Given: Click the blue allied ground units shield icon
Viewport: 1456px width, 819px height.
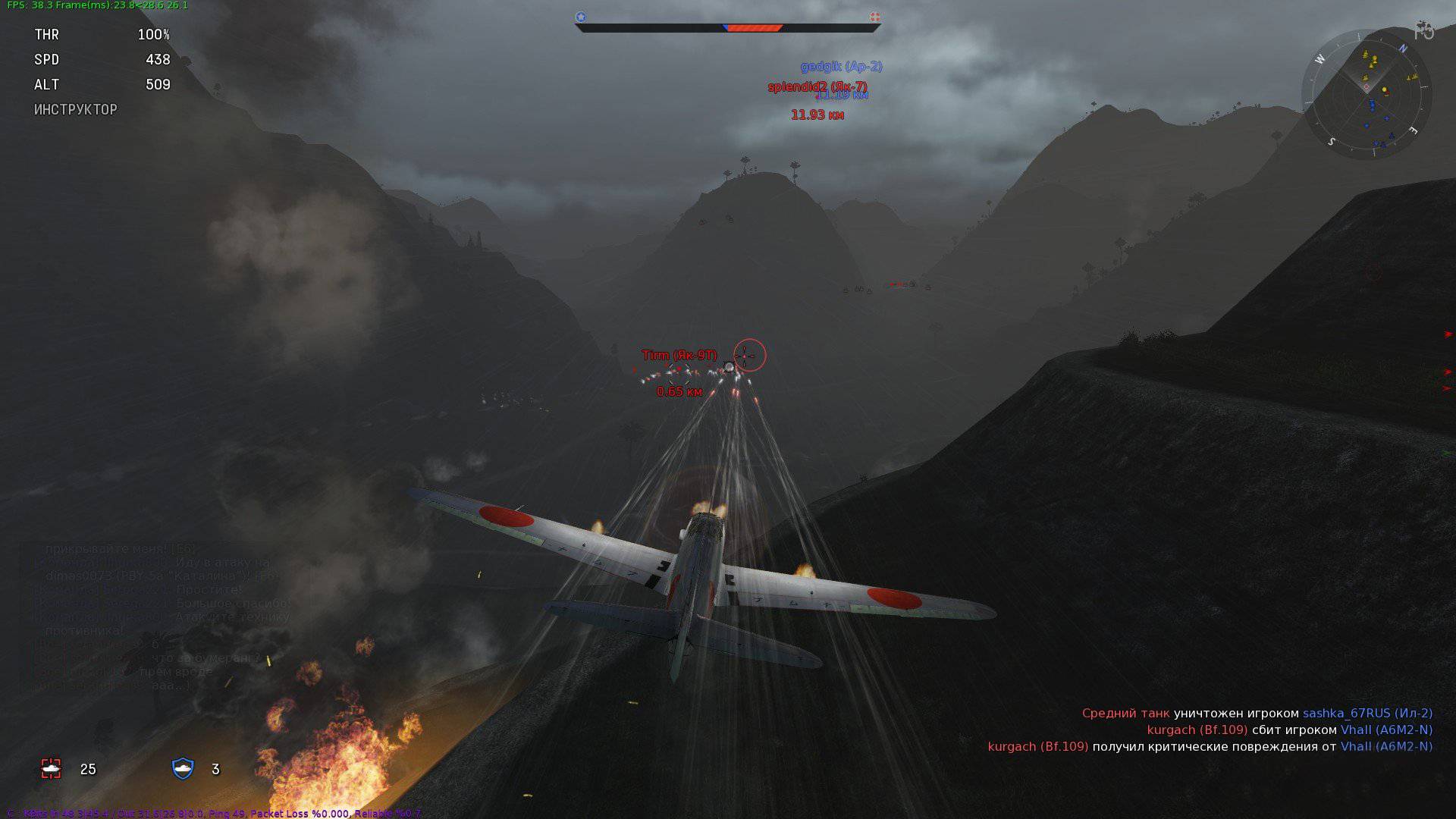Looking at the screenshot, I should coord(183,769).
